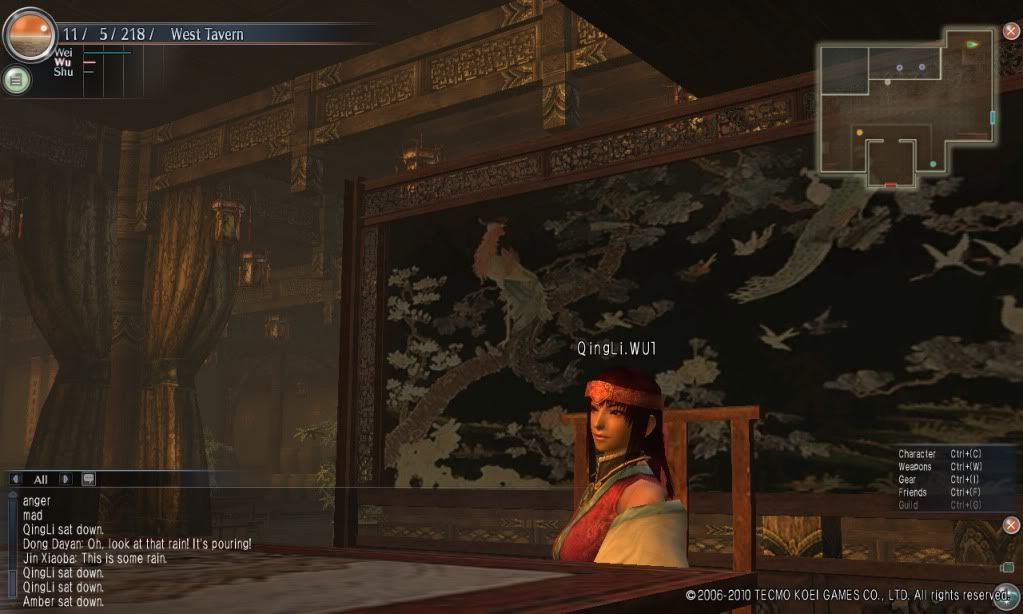Screen dimensions: 1023x614
Task: Click the speech bubble chat icon
Action: click(88, 479)
